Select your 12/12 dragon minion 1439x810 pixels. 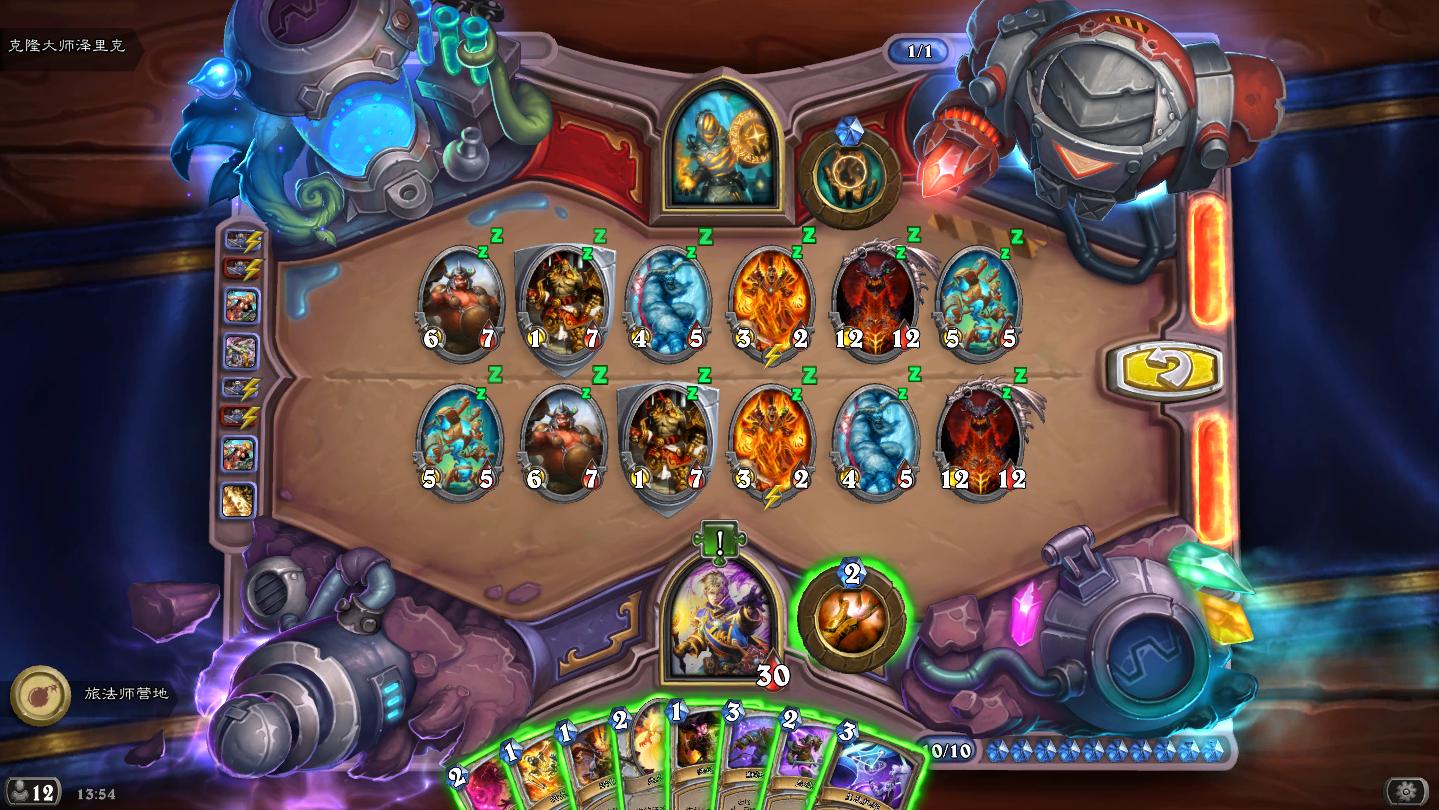[x=981, y=439]
